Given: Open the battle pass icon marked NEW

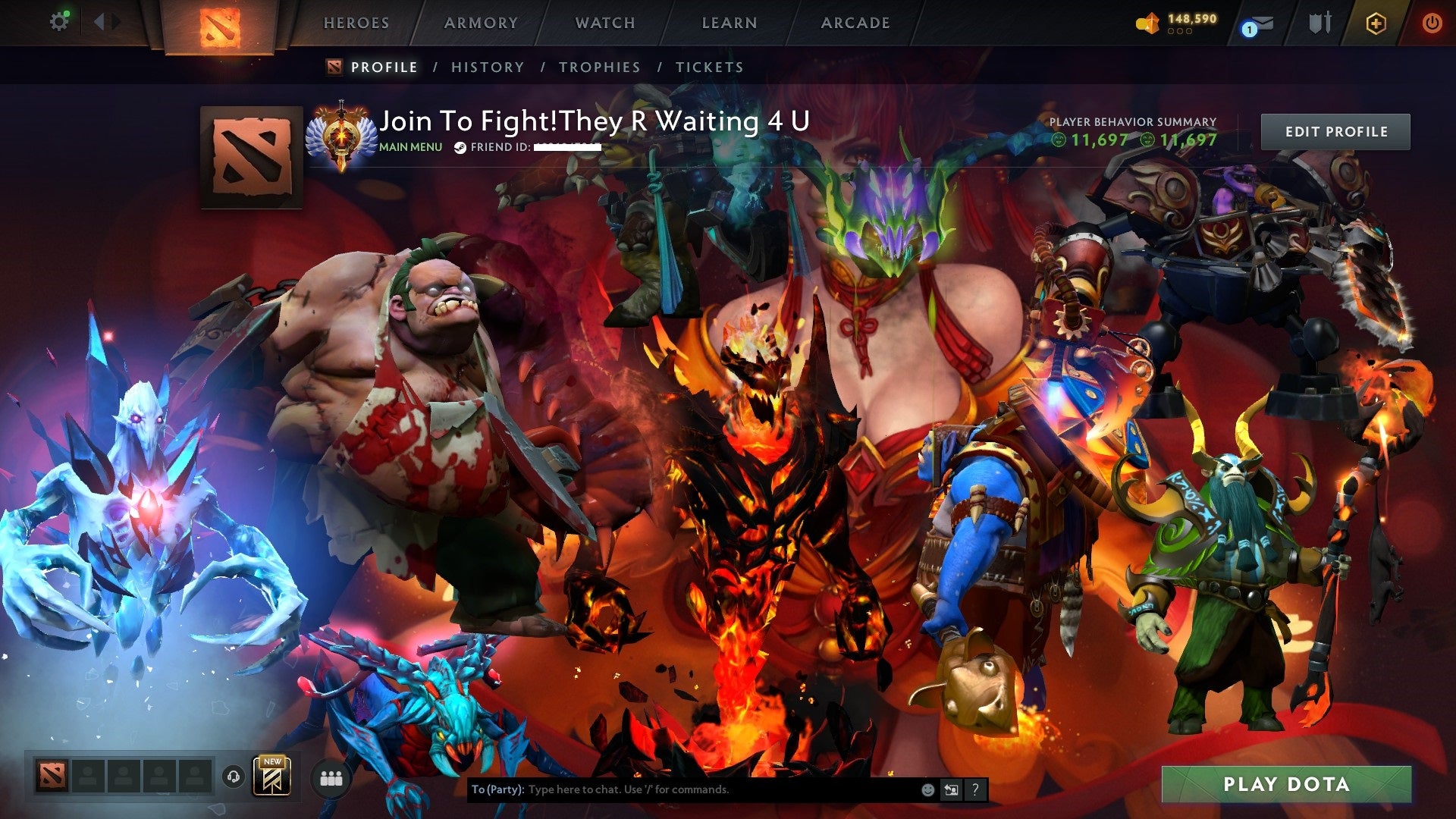Looking at the screenshot, I should [x=273, y=776].
